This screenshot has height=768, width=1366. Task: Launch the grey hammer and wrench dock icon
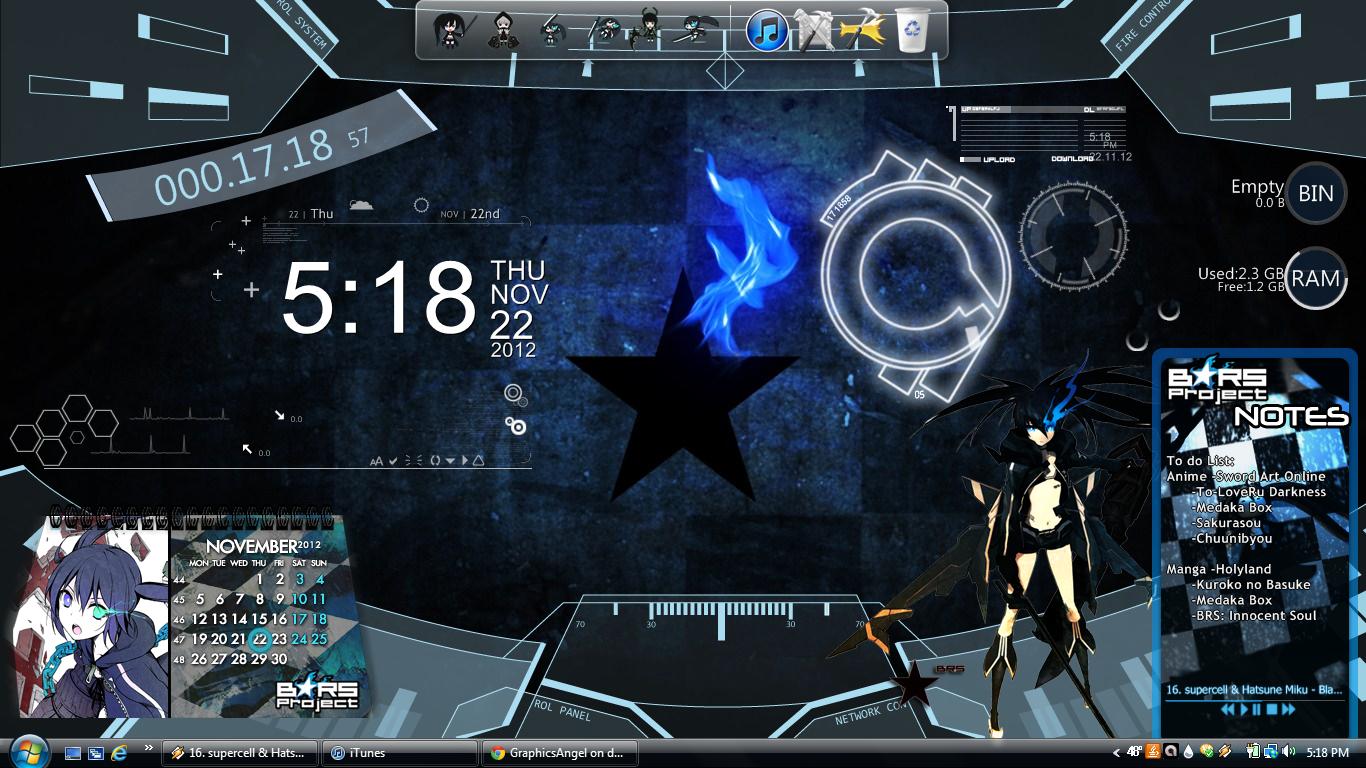814,30
